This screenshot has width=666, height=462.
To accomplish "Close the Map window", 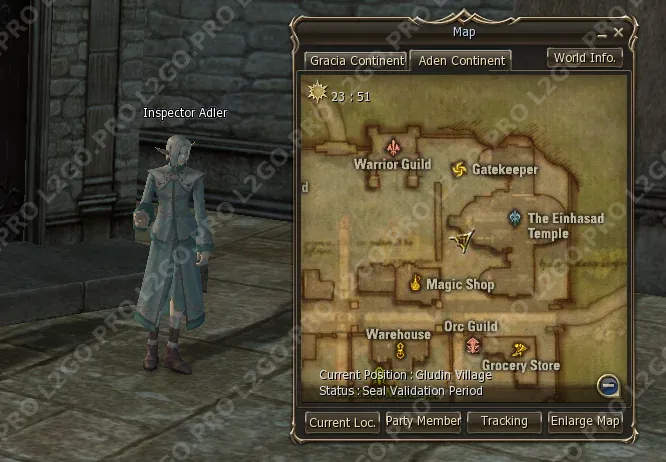I will pyautogui.click(x=619, y=32).
